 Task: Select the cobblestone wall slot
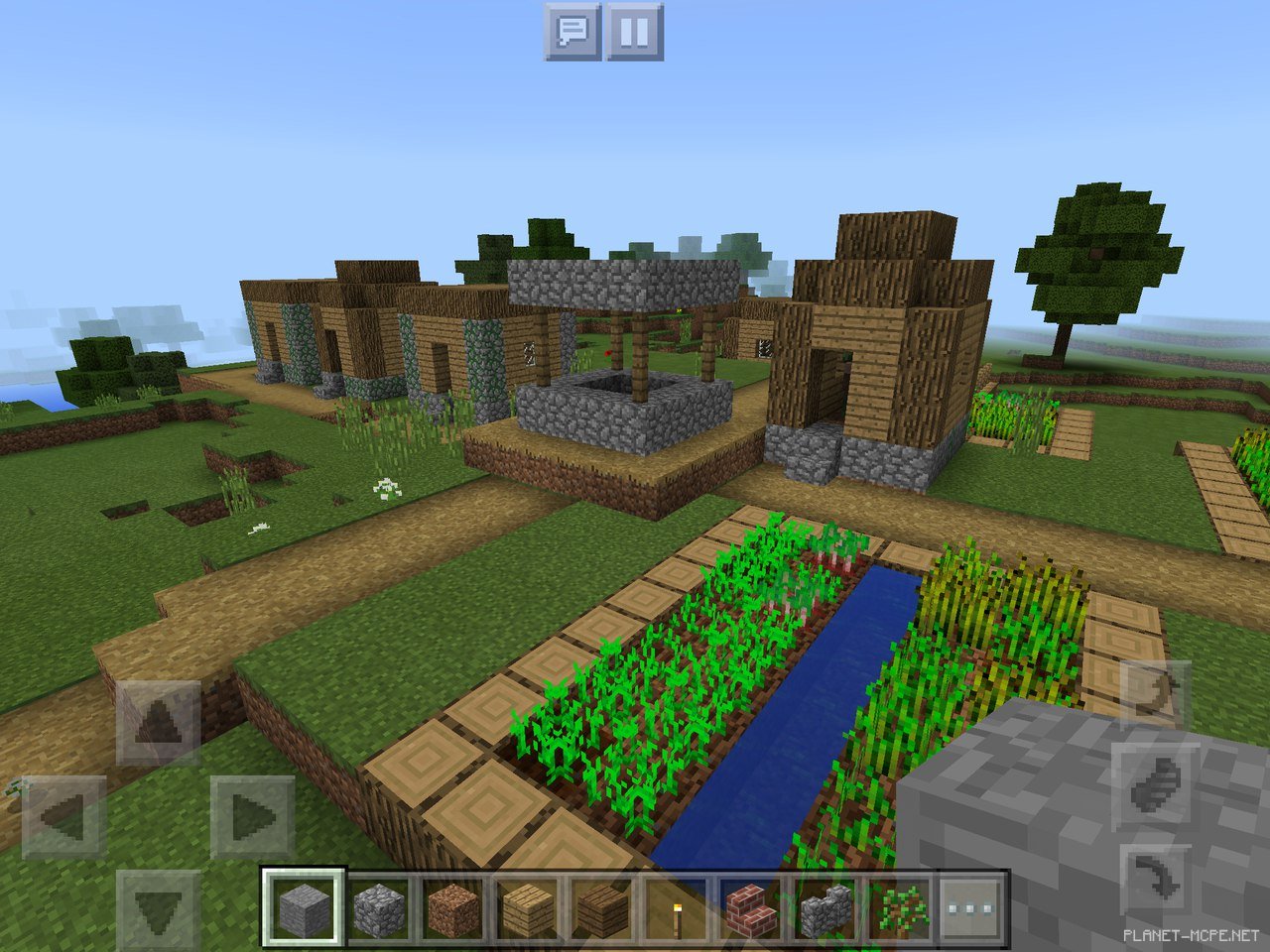825,907
